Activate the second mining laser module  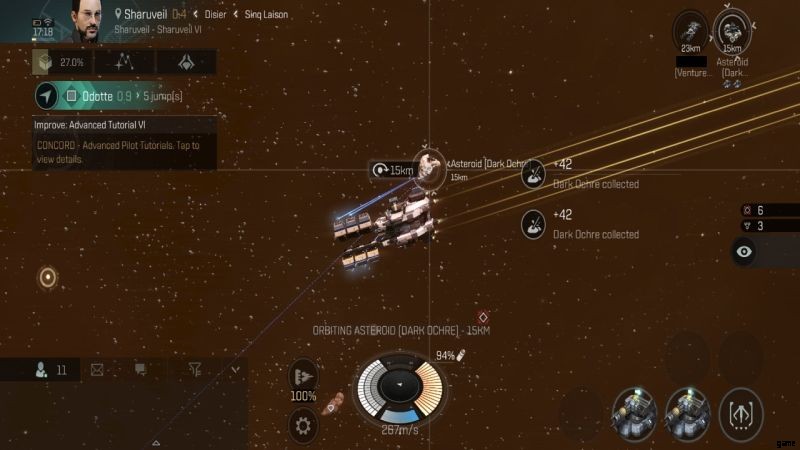[688, 413]
